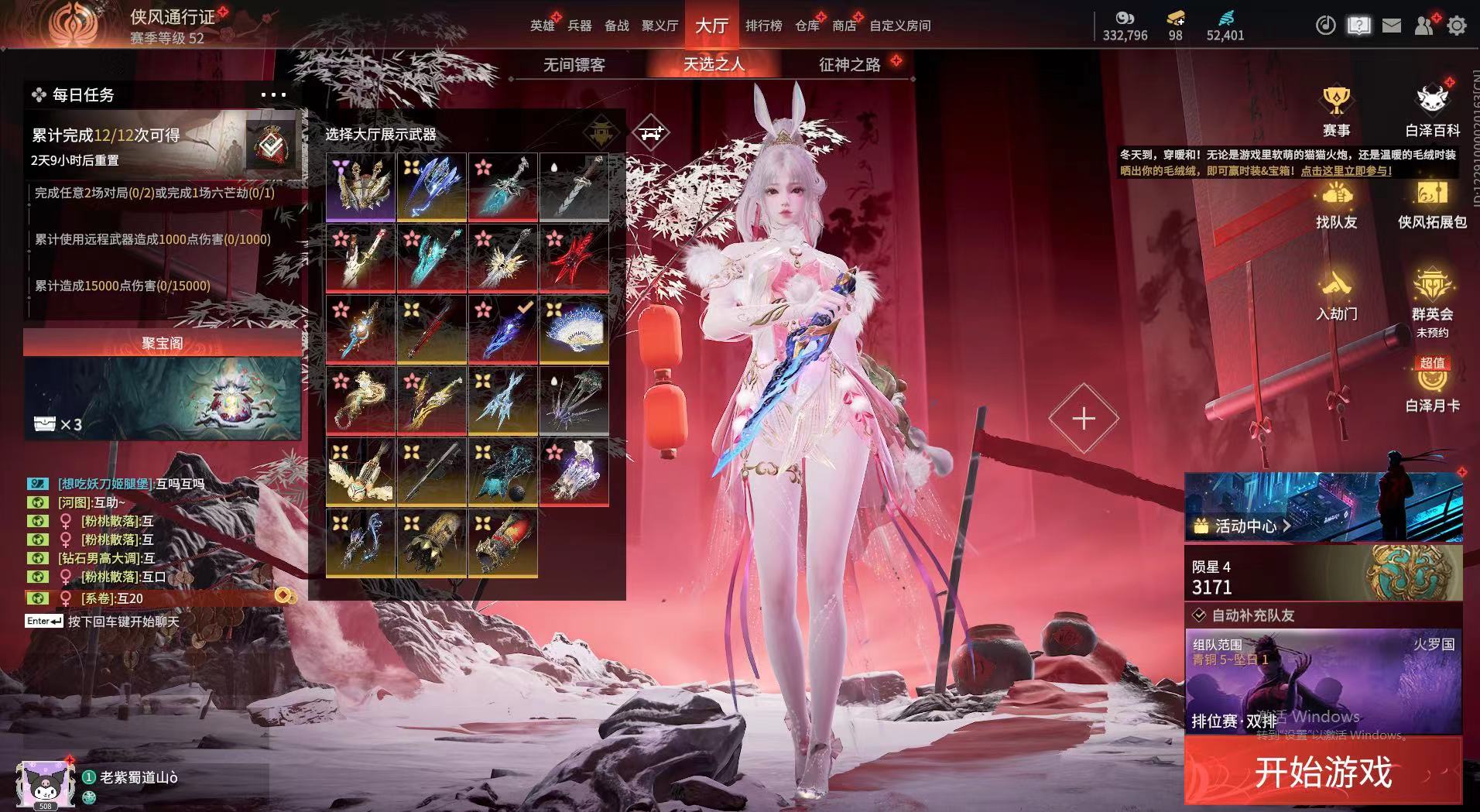
Task: Open the settings gear icon
Action: tap(1456, 26)
